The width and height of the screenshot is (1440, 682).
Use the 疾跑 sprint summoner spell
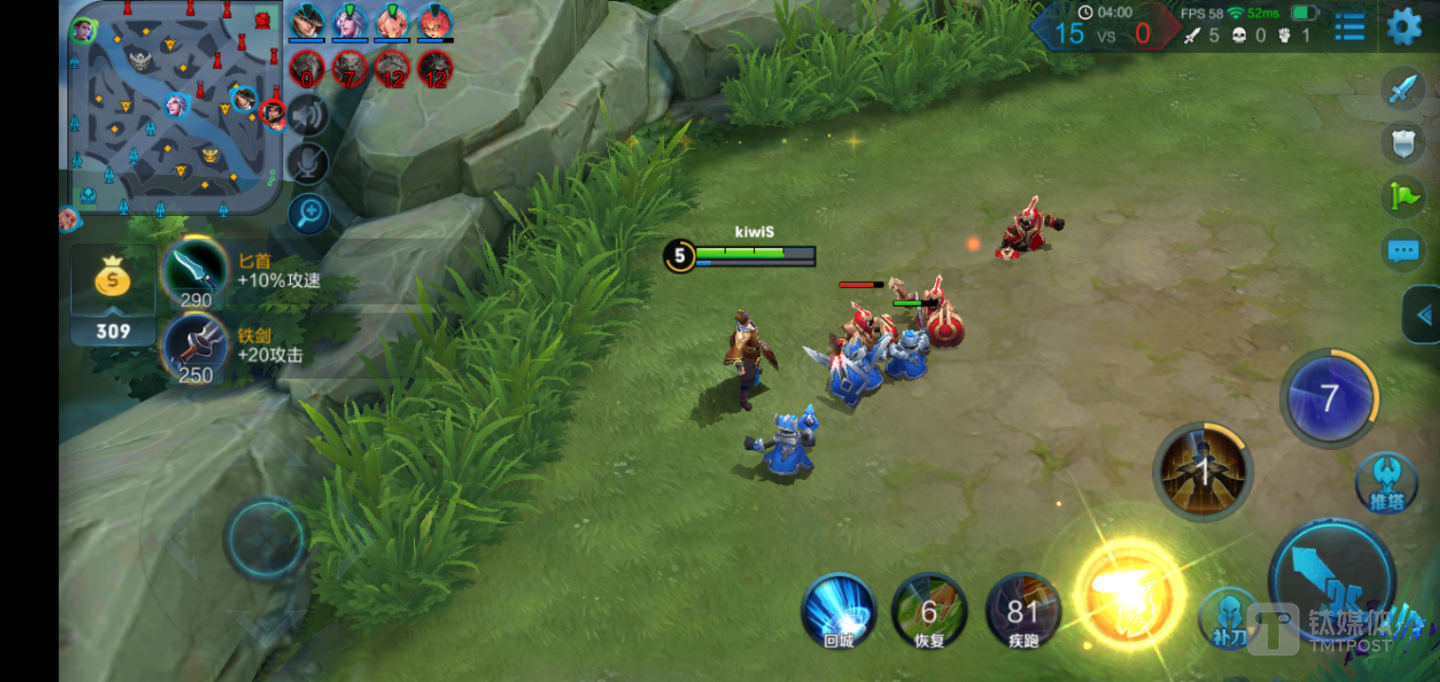pos(1023,609)
